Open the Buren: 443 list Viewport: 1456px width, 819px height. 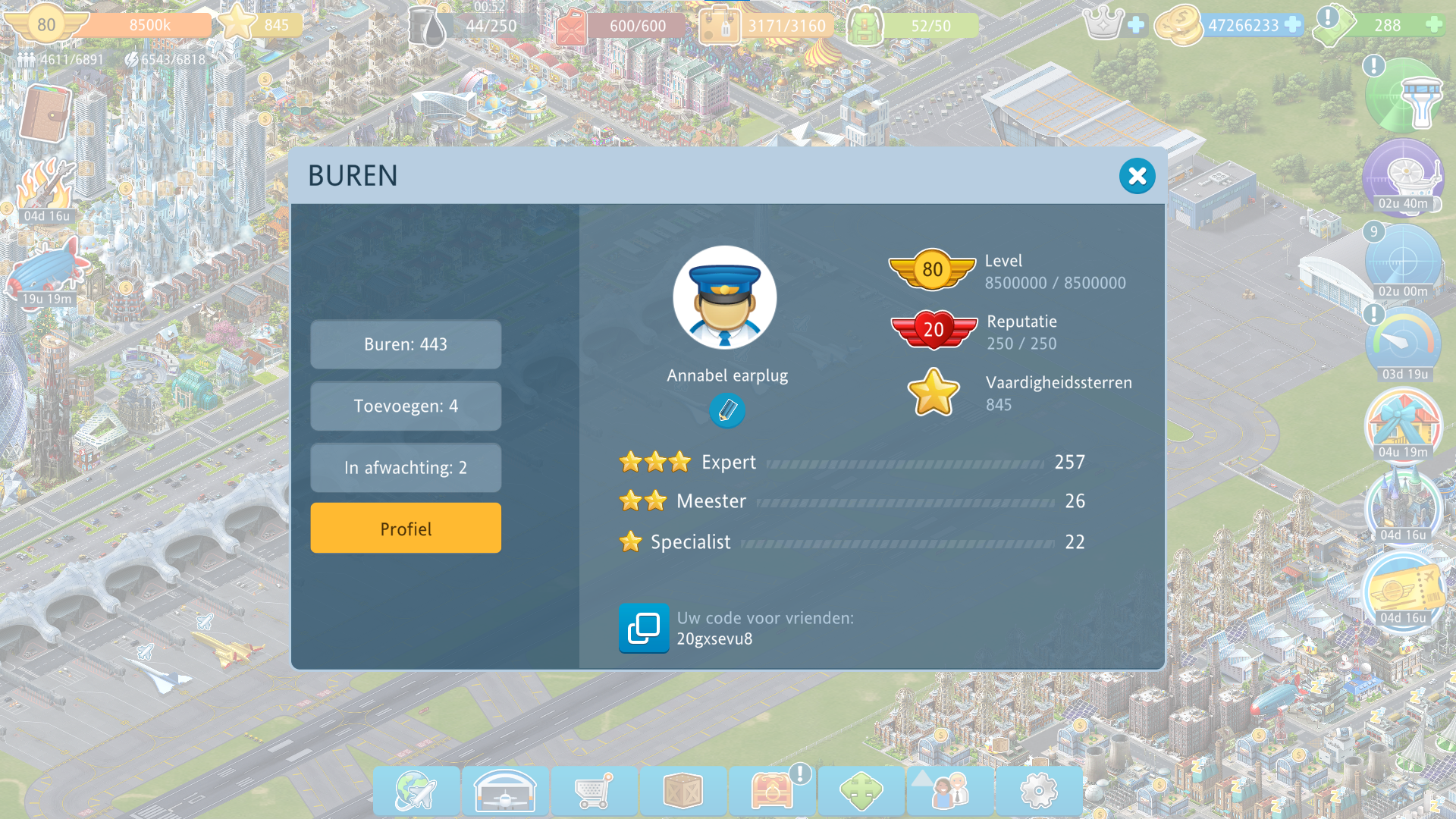point(406,344)
